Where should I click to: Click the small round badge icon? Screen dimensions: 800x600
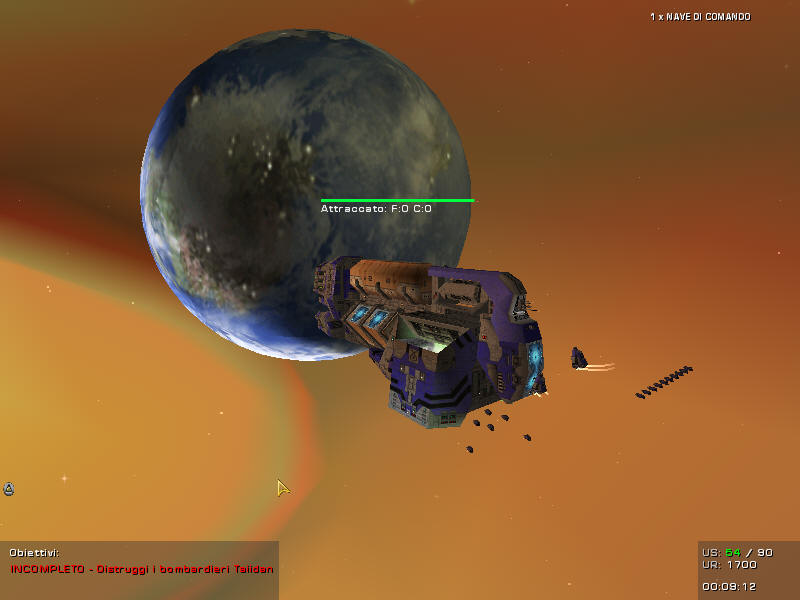click(9, 489)
